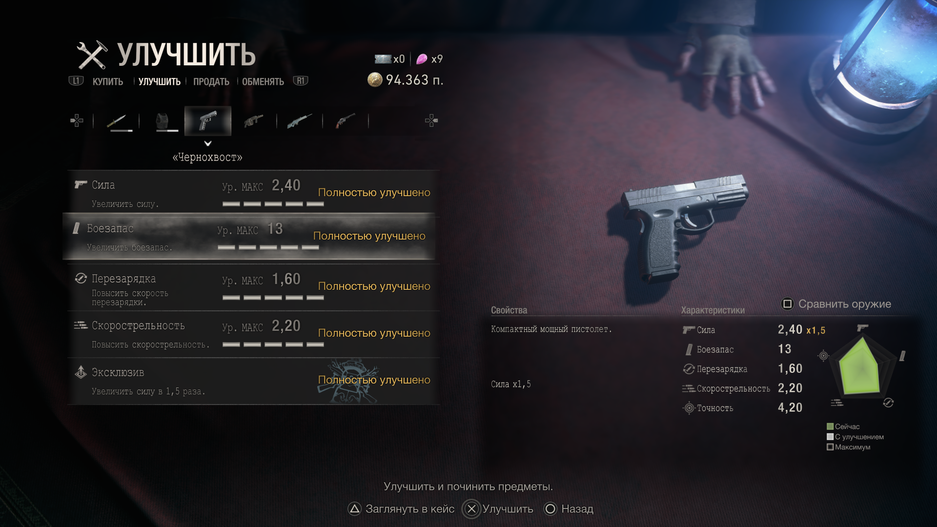Go back with the Назад button
Viewport: 937px width, 527px height.
tap(568, 509)
